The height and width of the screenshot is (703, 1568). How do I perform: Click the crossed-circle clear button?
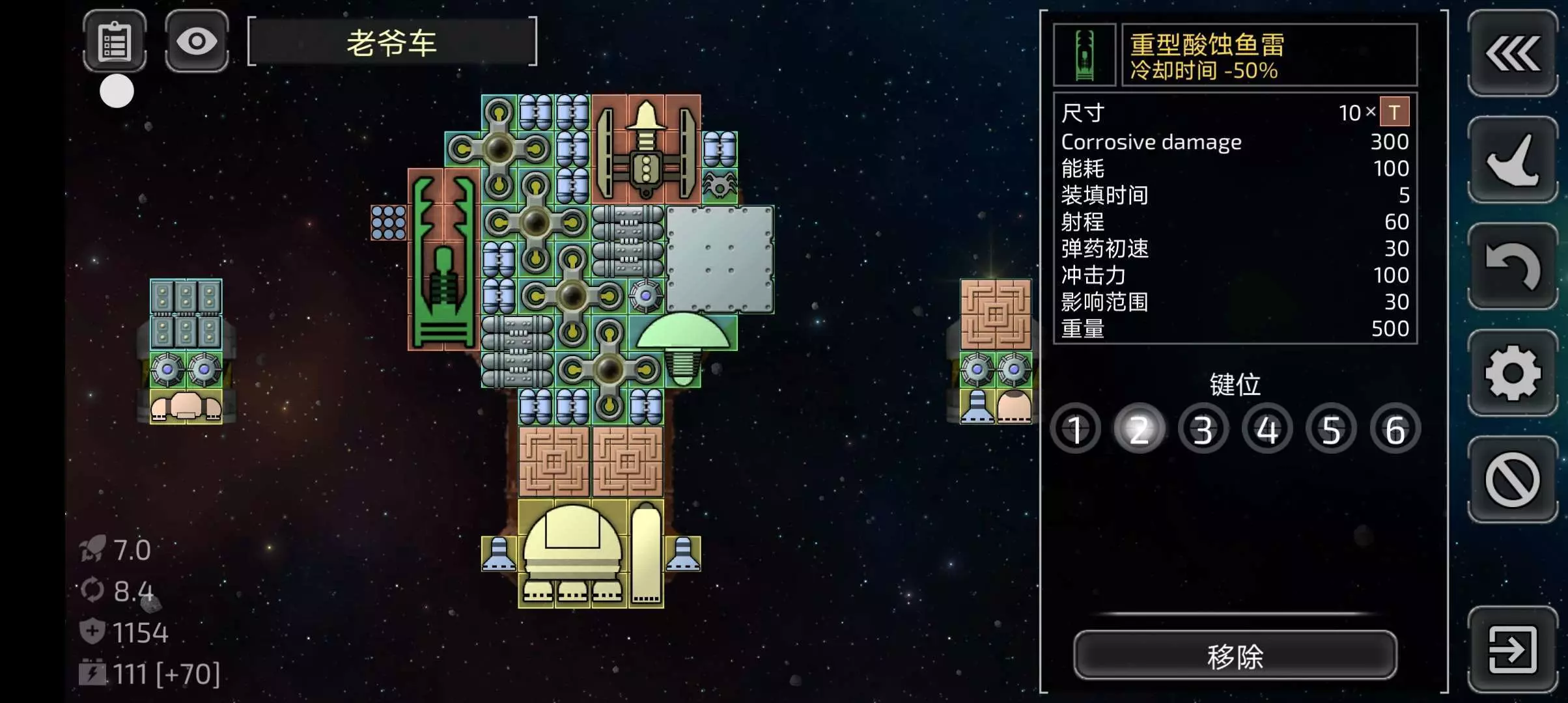[x=1512, y=480]
